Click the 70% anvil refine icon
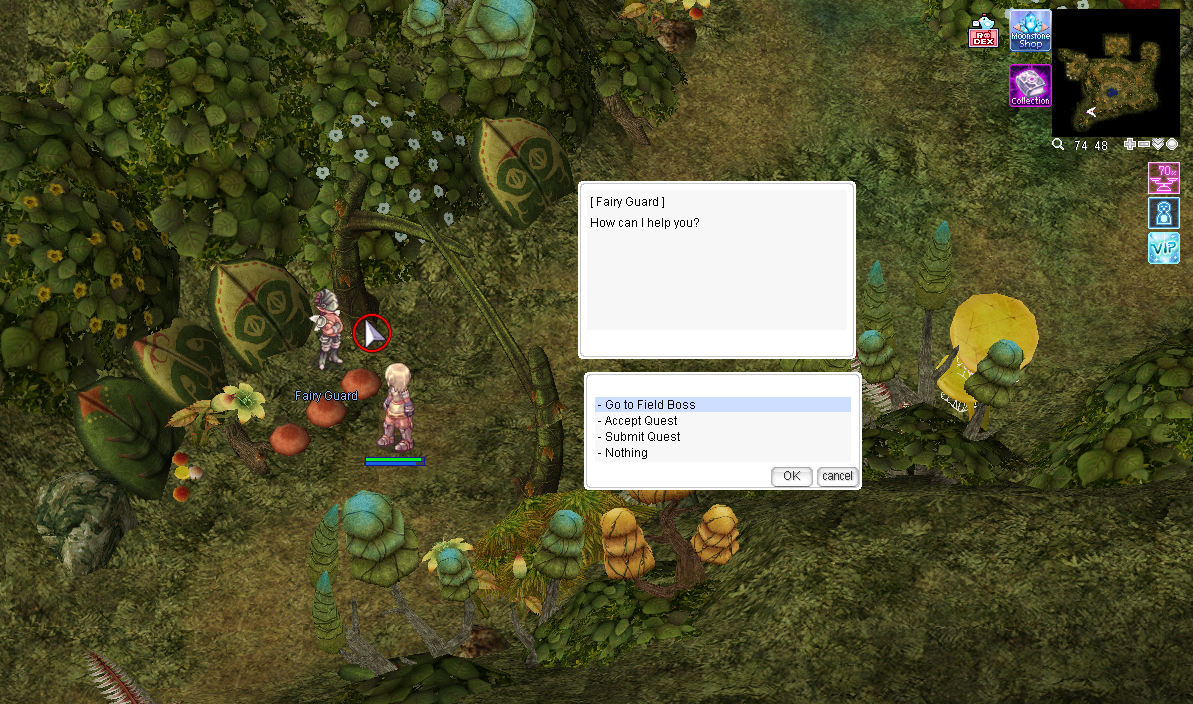Viewport: 1193px width, 704px height. [x=1163, y=178]
